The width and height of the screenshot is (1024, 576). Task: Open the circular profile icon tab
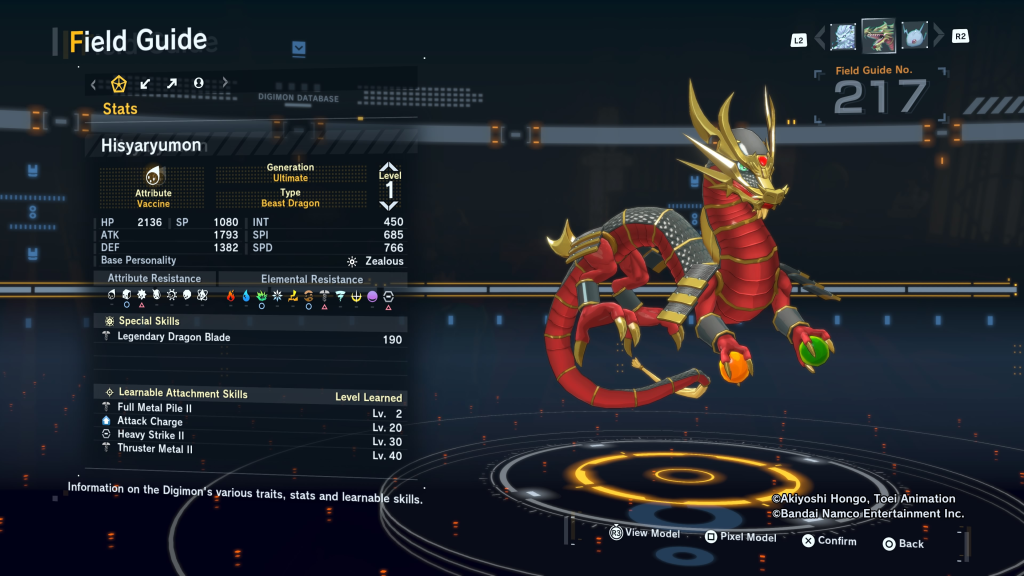point(198,83)
